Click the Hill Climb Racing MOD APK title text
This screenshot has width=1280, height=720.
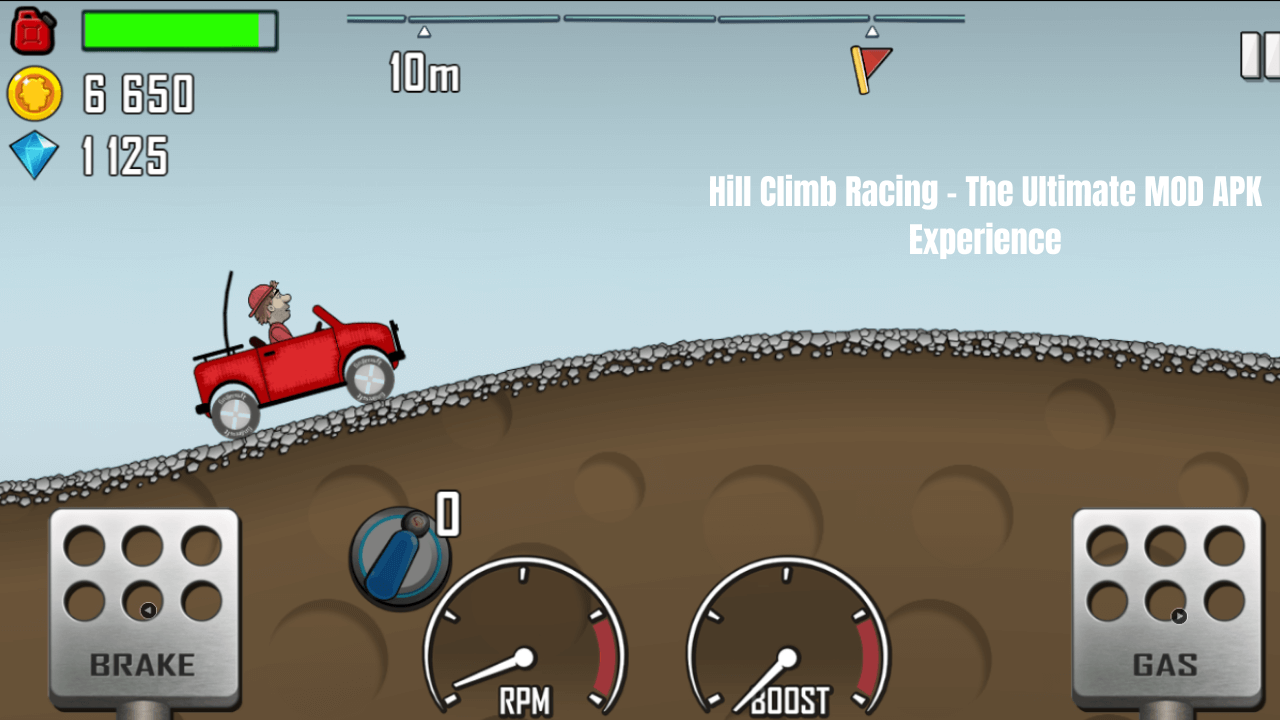(985, 213)
